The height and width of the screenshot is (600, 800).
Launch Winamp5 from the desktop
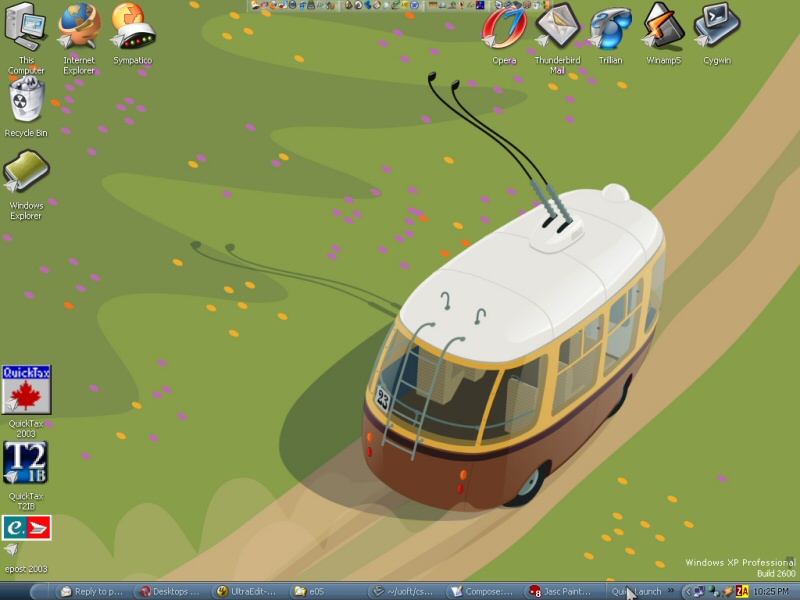(x=663, y=27)
